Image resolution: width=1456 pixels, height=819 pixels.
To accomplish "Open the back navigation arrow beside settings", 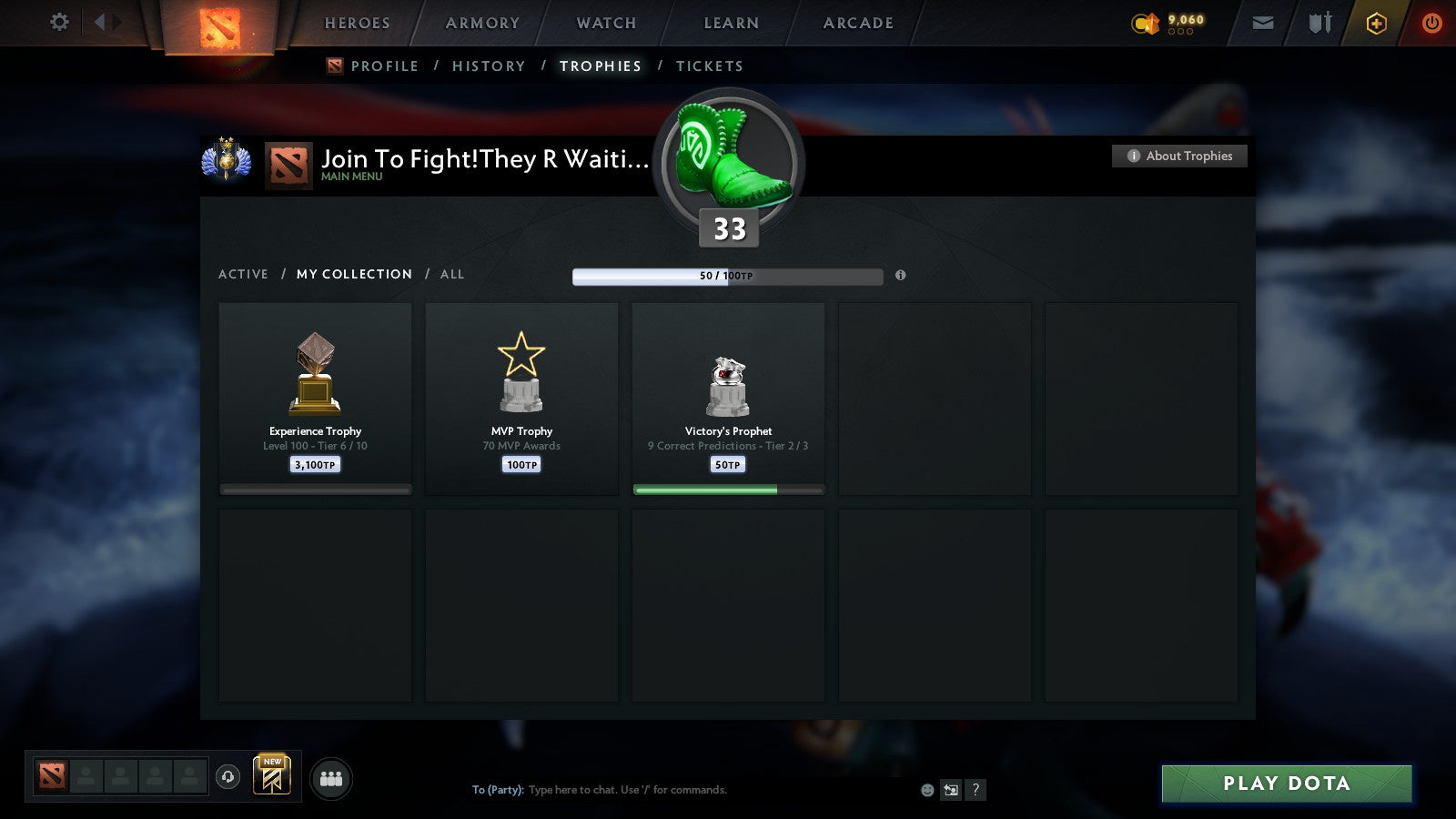I will [x=101, y=22].
